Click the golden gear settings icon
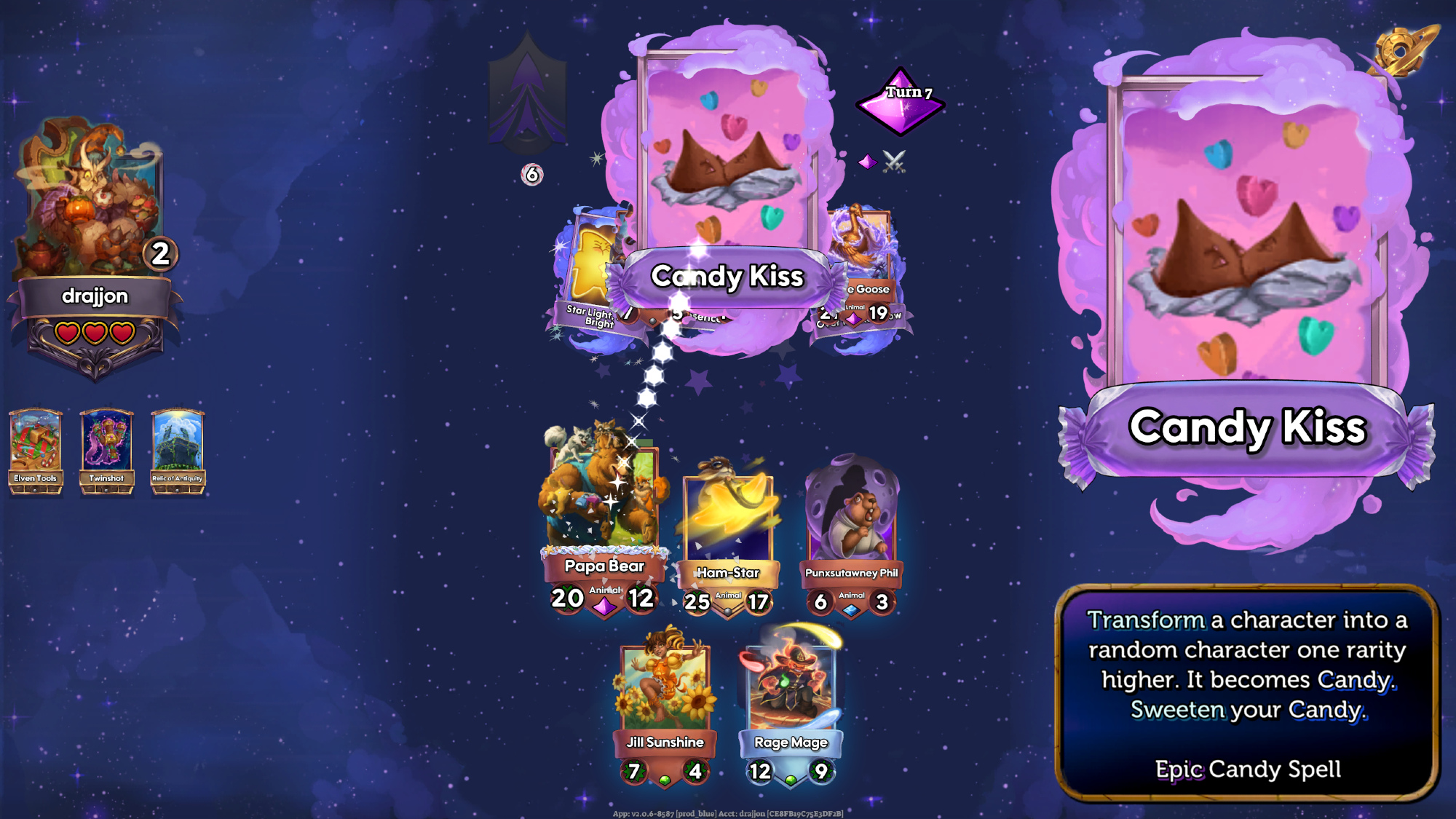 (1402, 51)
